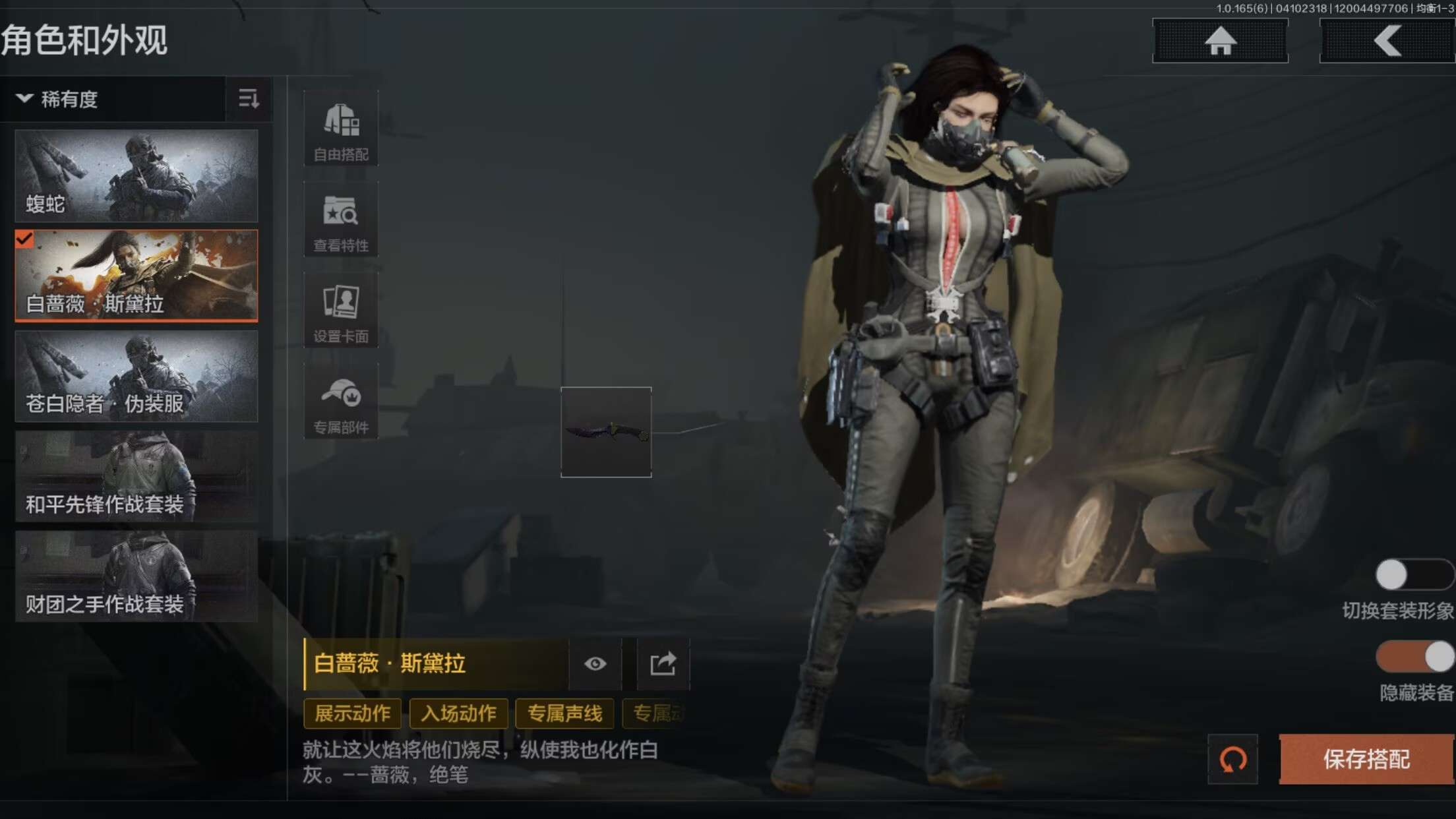Open the 入场动作 tab
This screenshot has height=819, width=1456.
click(458, 713)
